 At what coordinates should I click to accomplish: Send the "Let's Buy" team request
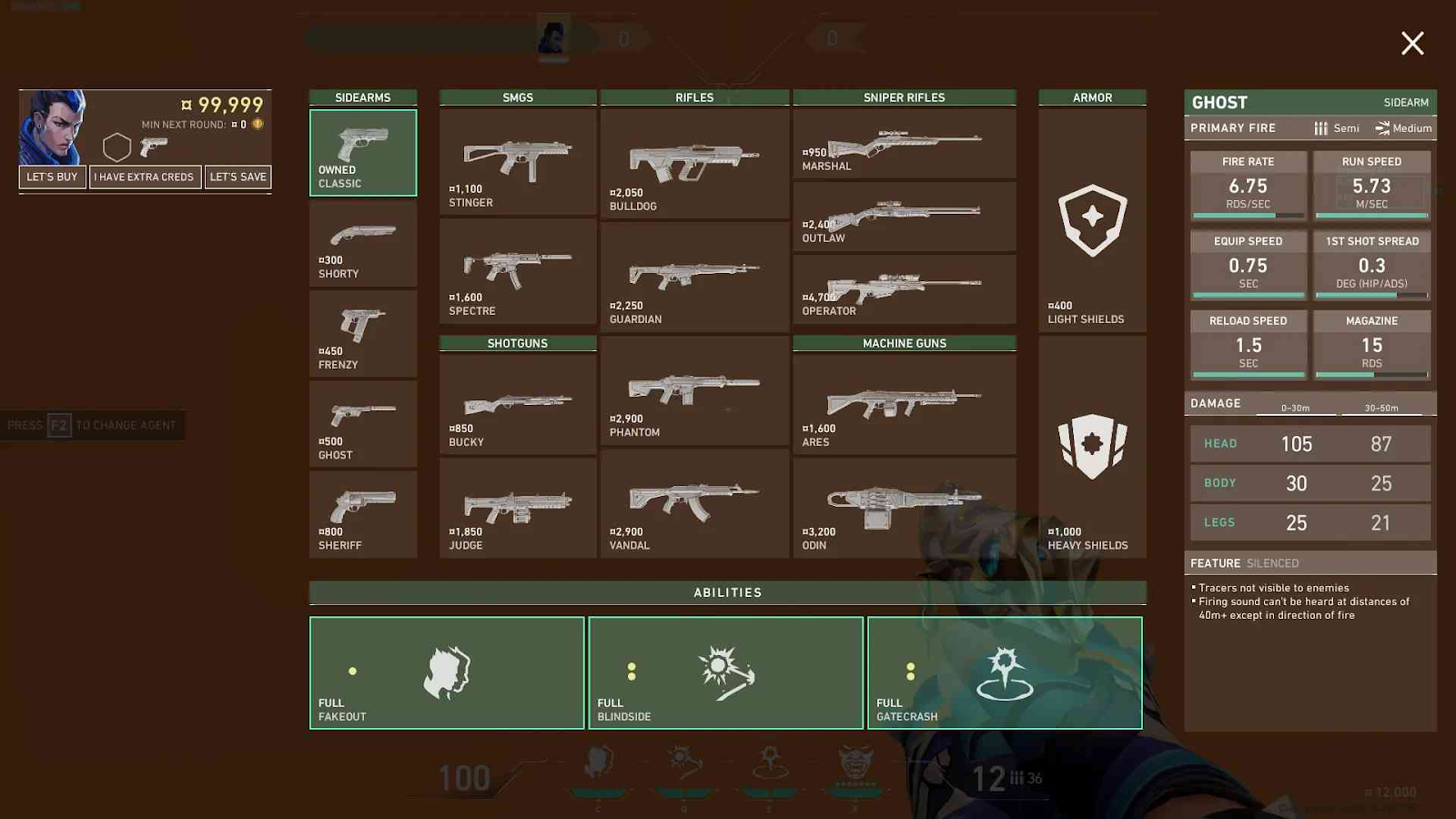point(52,177)
